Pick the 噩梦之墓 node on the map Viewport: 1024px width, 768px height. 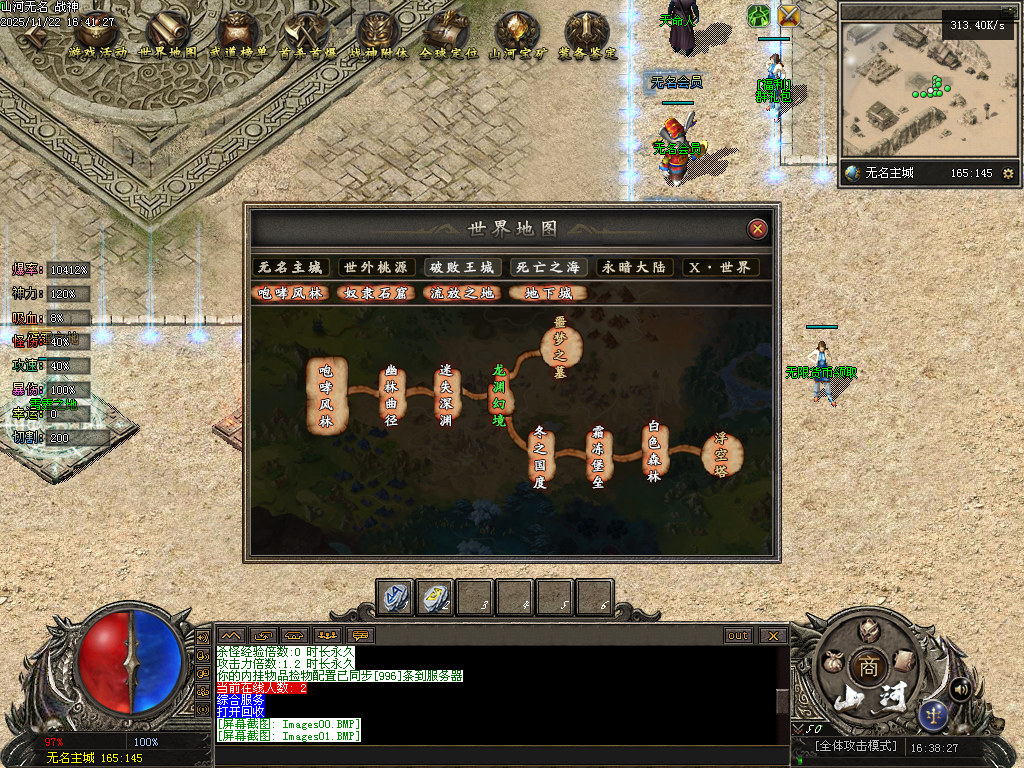click(x=560, y=345)
